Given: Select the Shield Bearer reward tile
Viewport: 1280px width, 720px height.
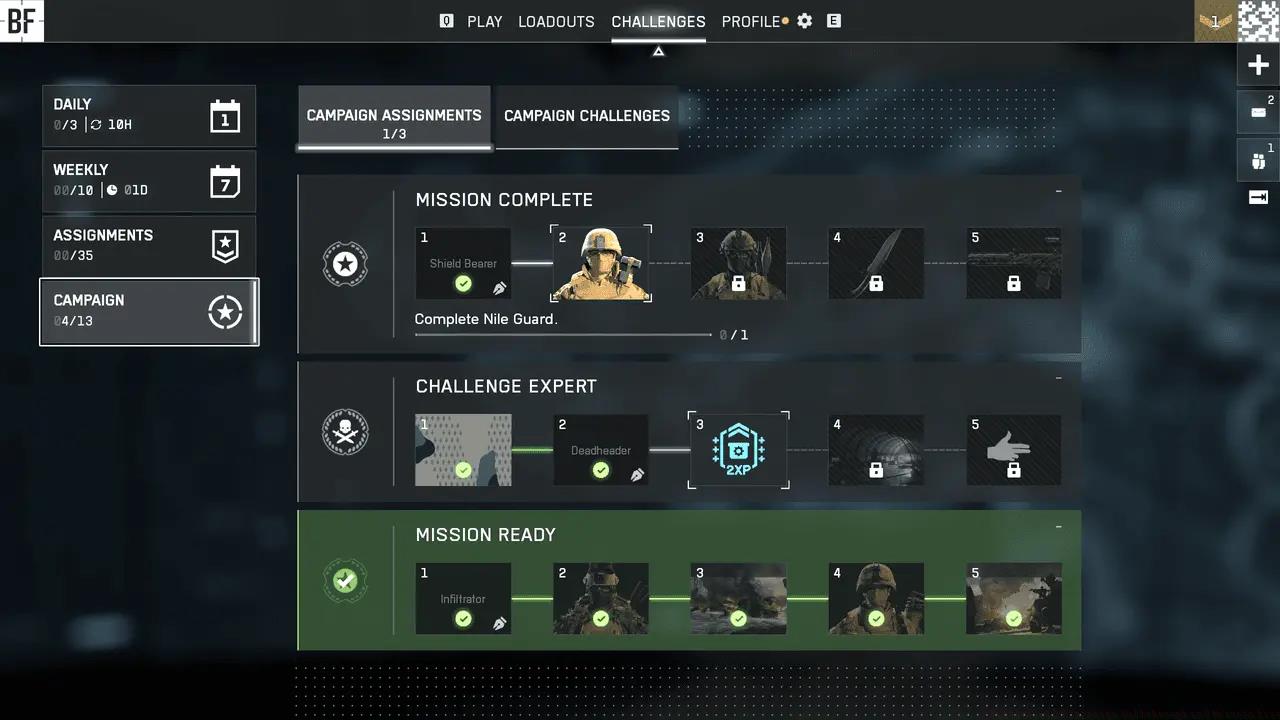Looking at the screenshot, I should pyautogui.click(x=463, y=263).
